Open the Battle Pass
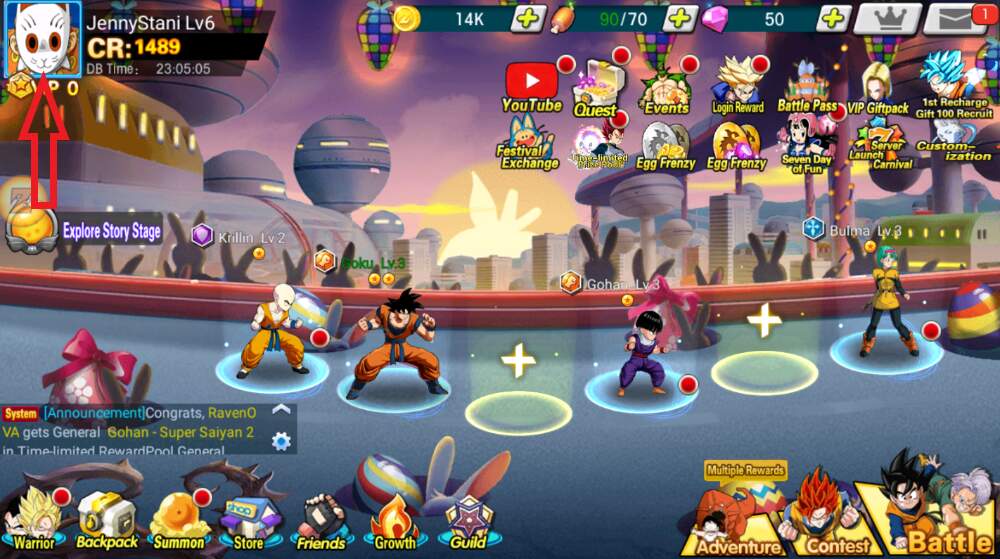This screenshot has width=1000, height=559. pyautogui.click(x=807, y=87)
